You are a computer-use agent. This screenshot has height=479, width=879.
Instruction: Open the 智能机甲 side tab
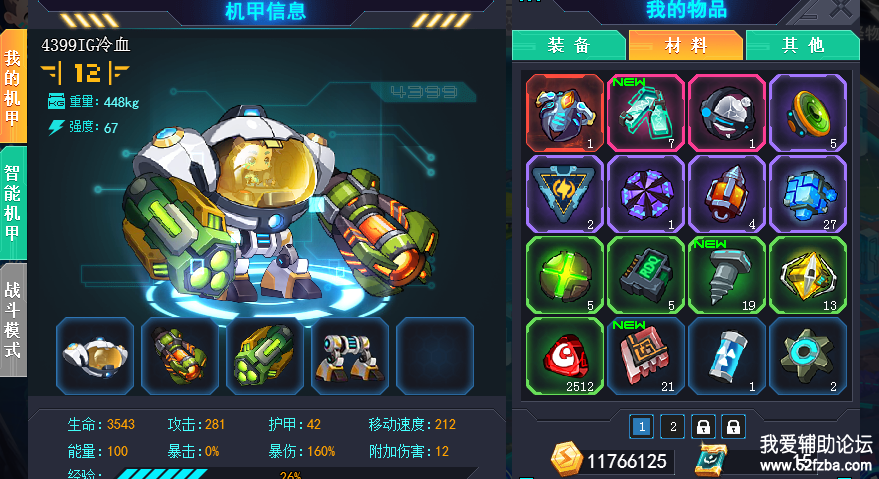13,205
